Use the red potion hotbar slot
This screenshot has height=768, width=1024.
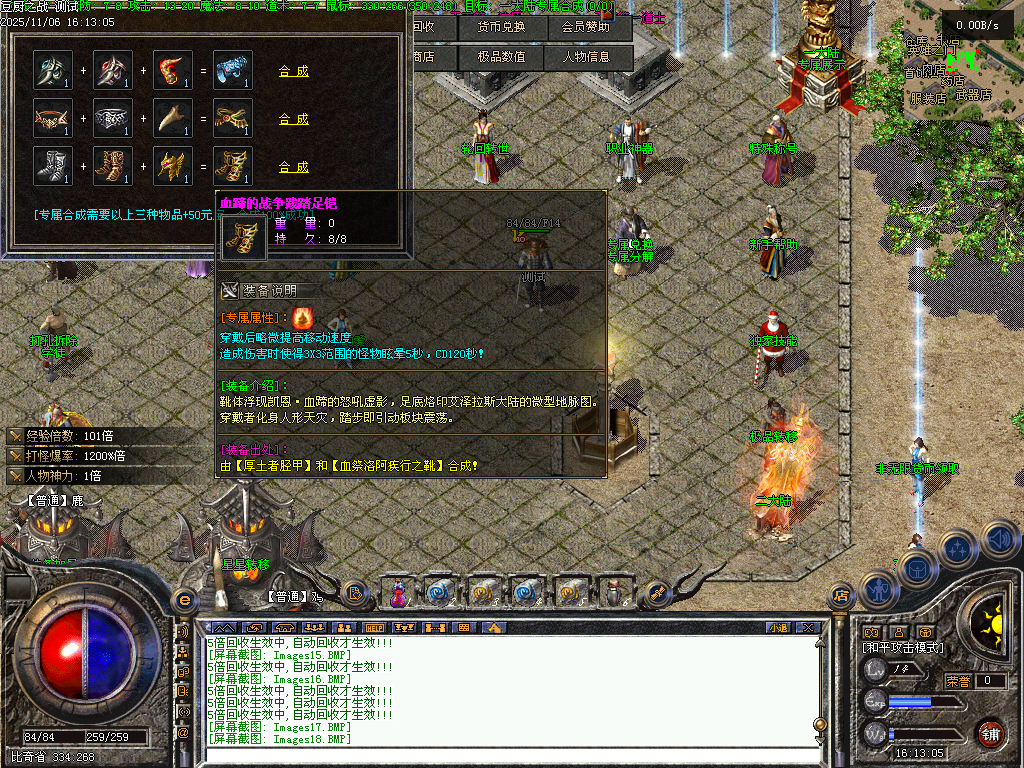click(399, 592)
